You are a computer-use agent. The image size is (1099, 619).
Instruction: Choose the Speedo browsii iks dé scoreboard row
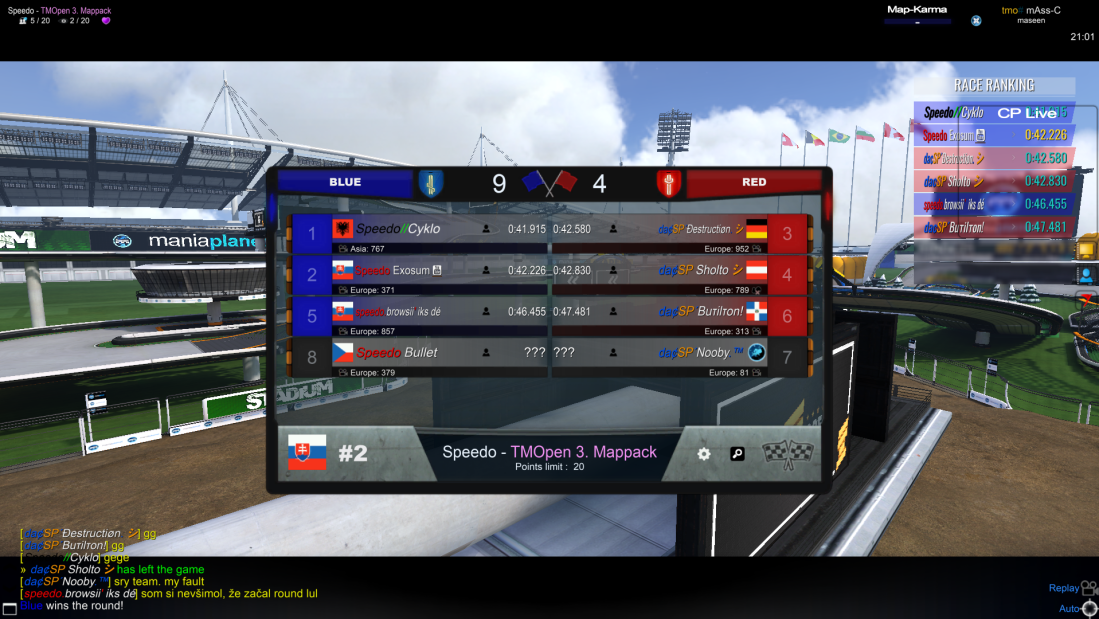pos(420,316)
